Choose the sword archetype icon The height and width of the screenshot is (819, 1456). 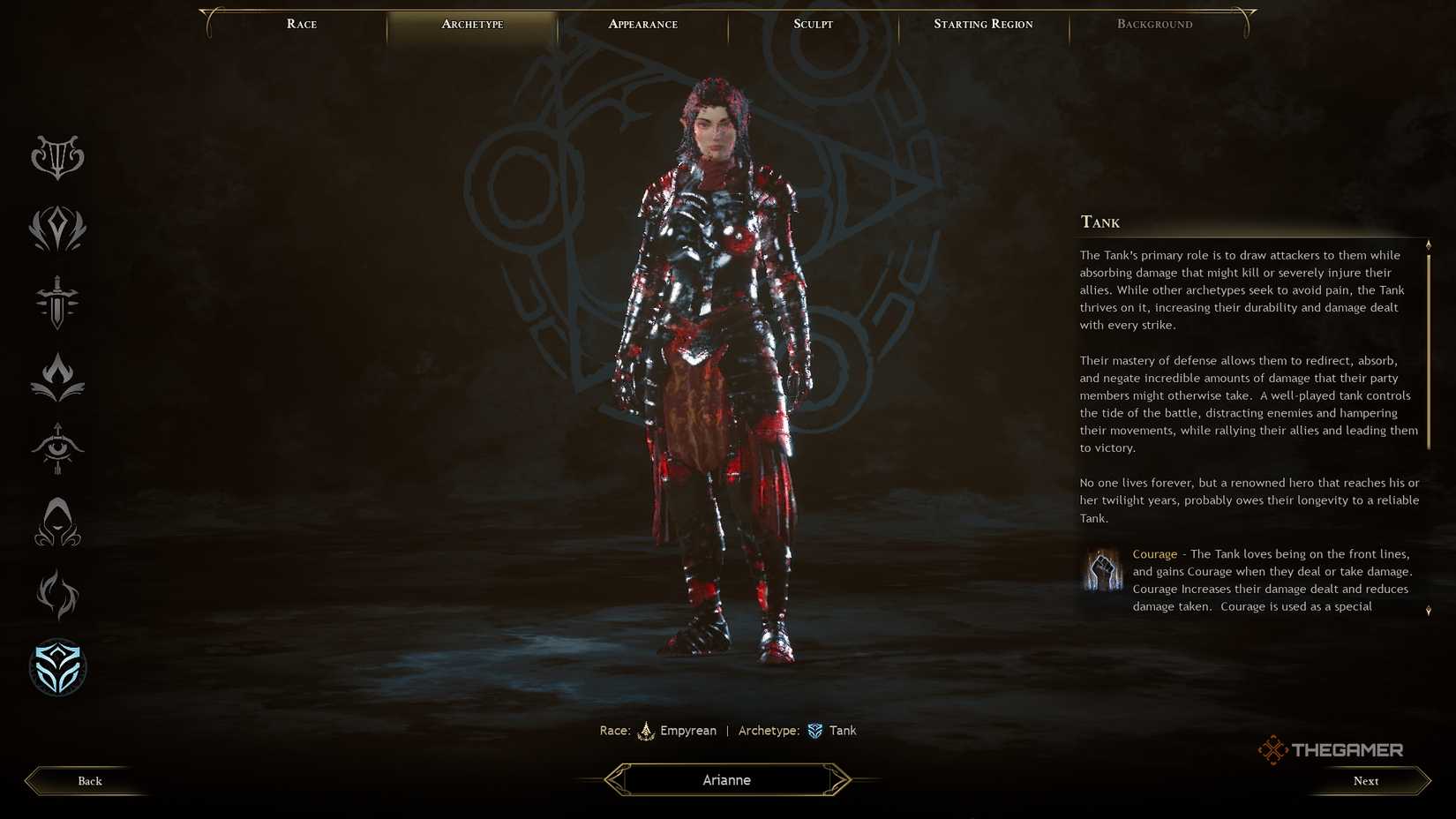[56, 303]
